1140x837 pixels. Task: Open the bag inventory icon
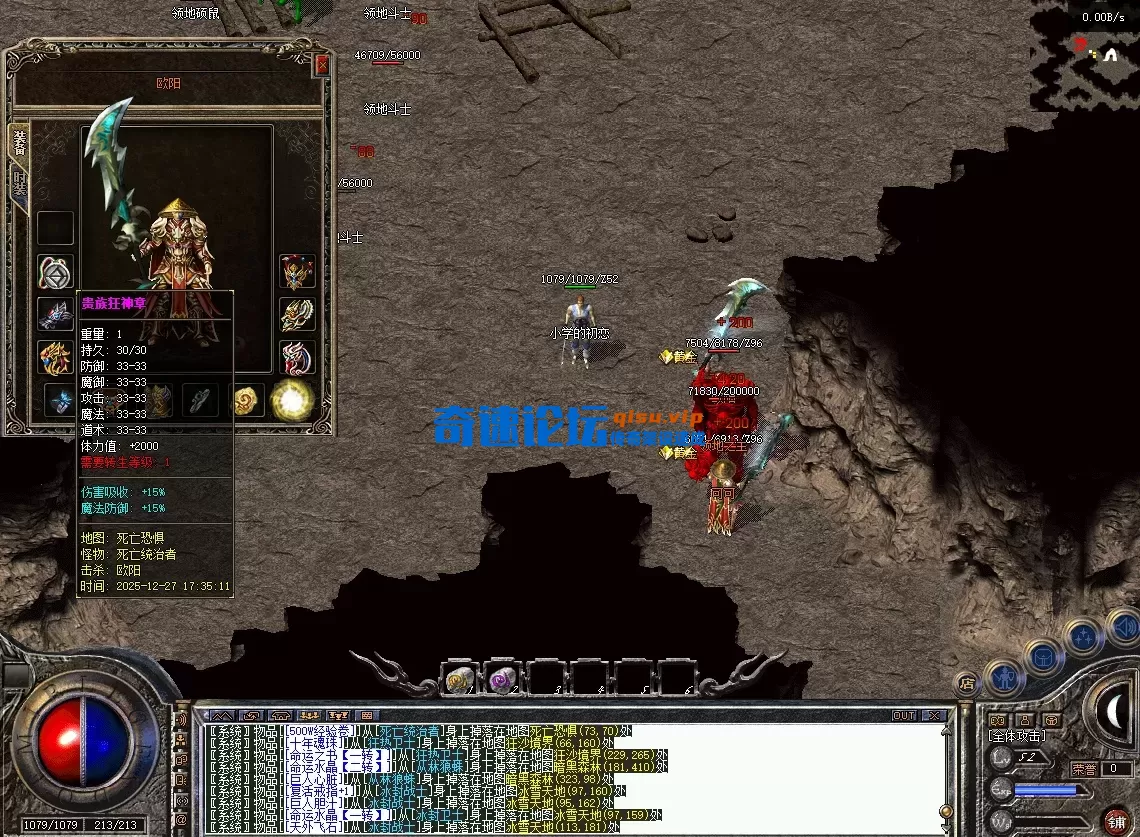(1043, 658)
